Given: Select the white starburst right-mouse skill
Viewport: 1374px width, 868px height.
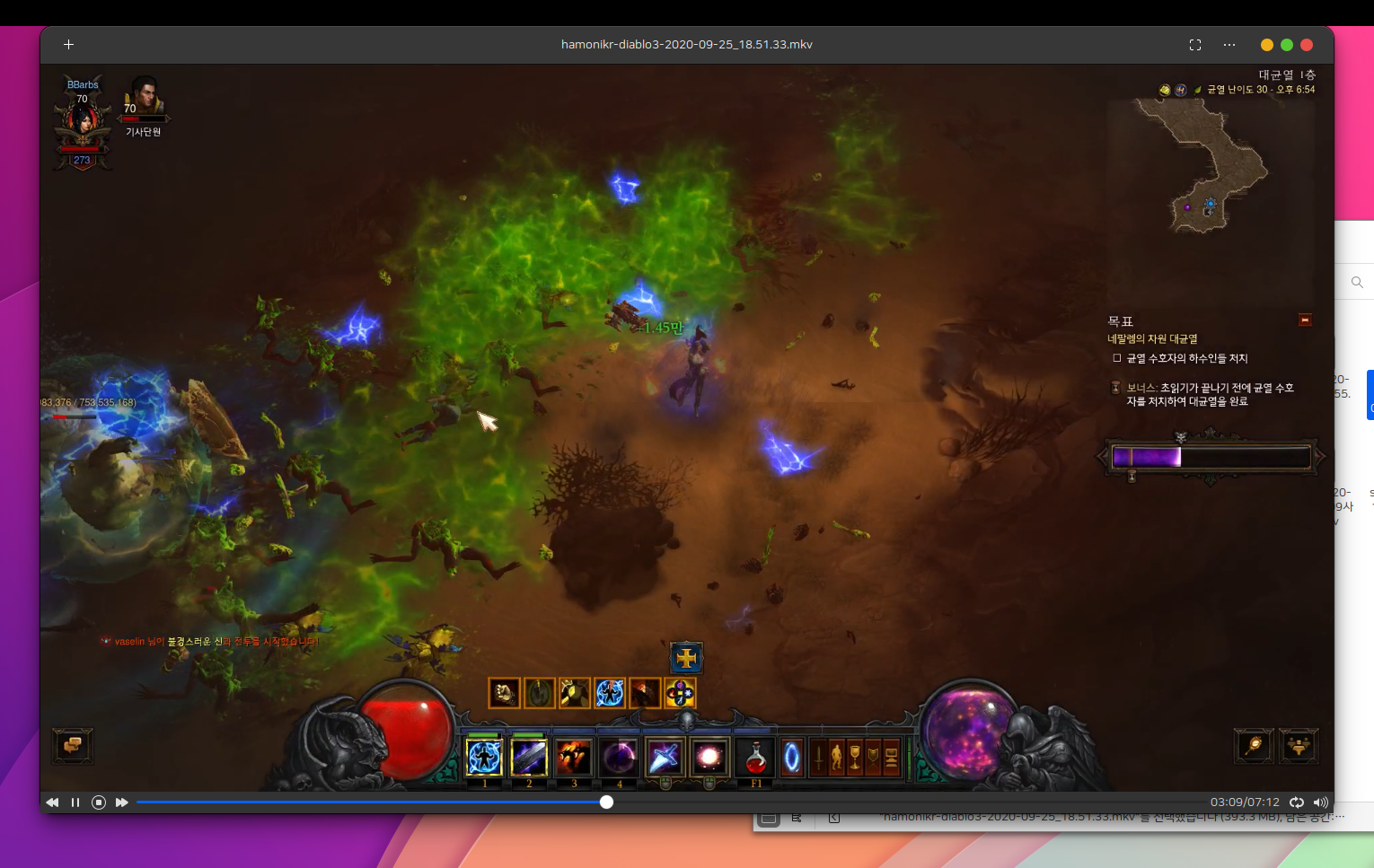Looking at the screenshot, I should pos(709,758).
